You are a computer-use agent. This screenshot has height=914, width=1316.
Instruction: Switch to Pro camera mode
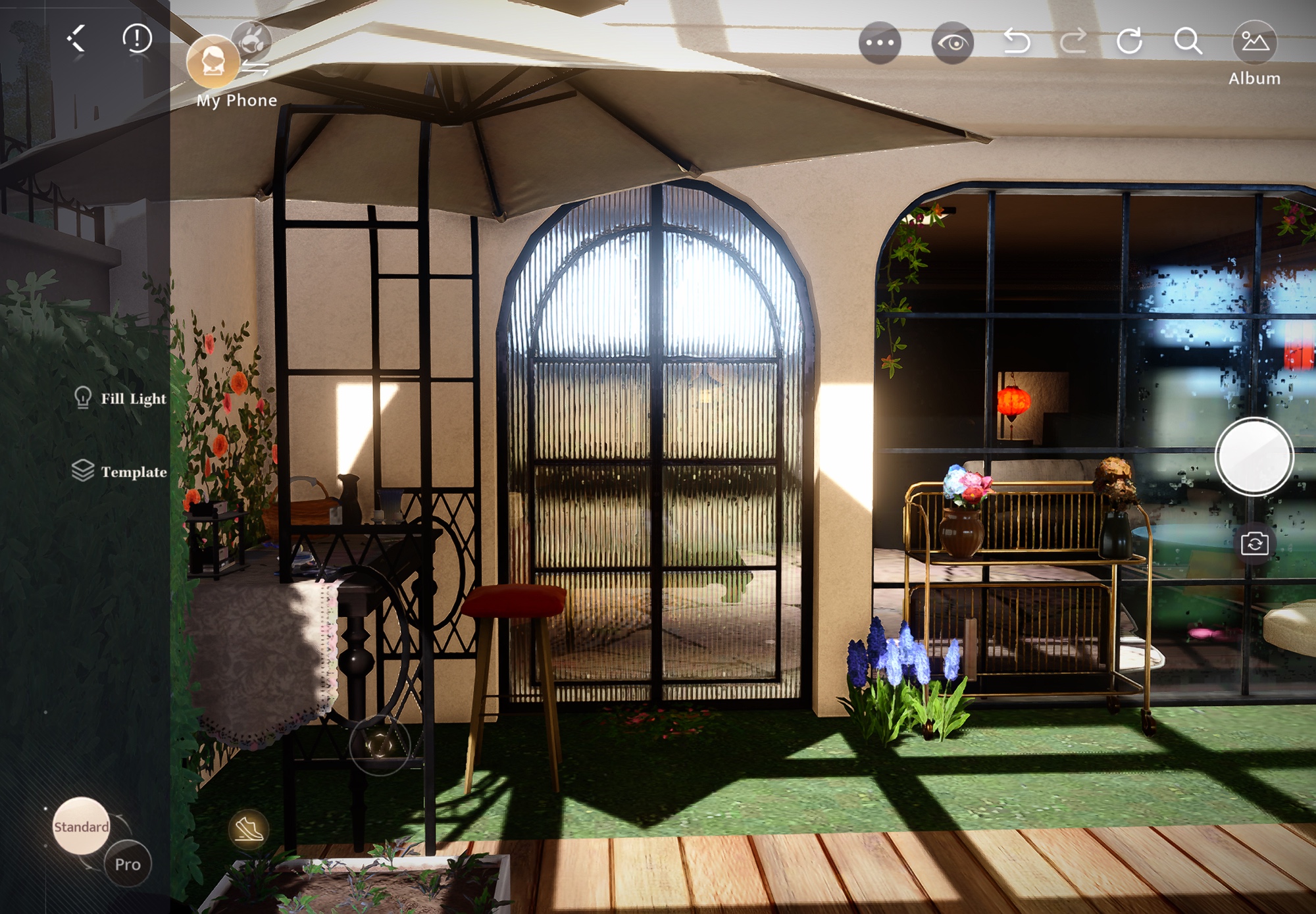[128, 864]
